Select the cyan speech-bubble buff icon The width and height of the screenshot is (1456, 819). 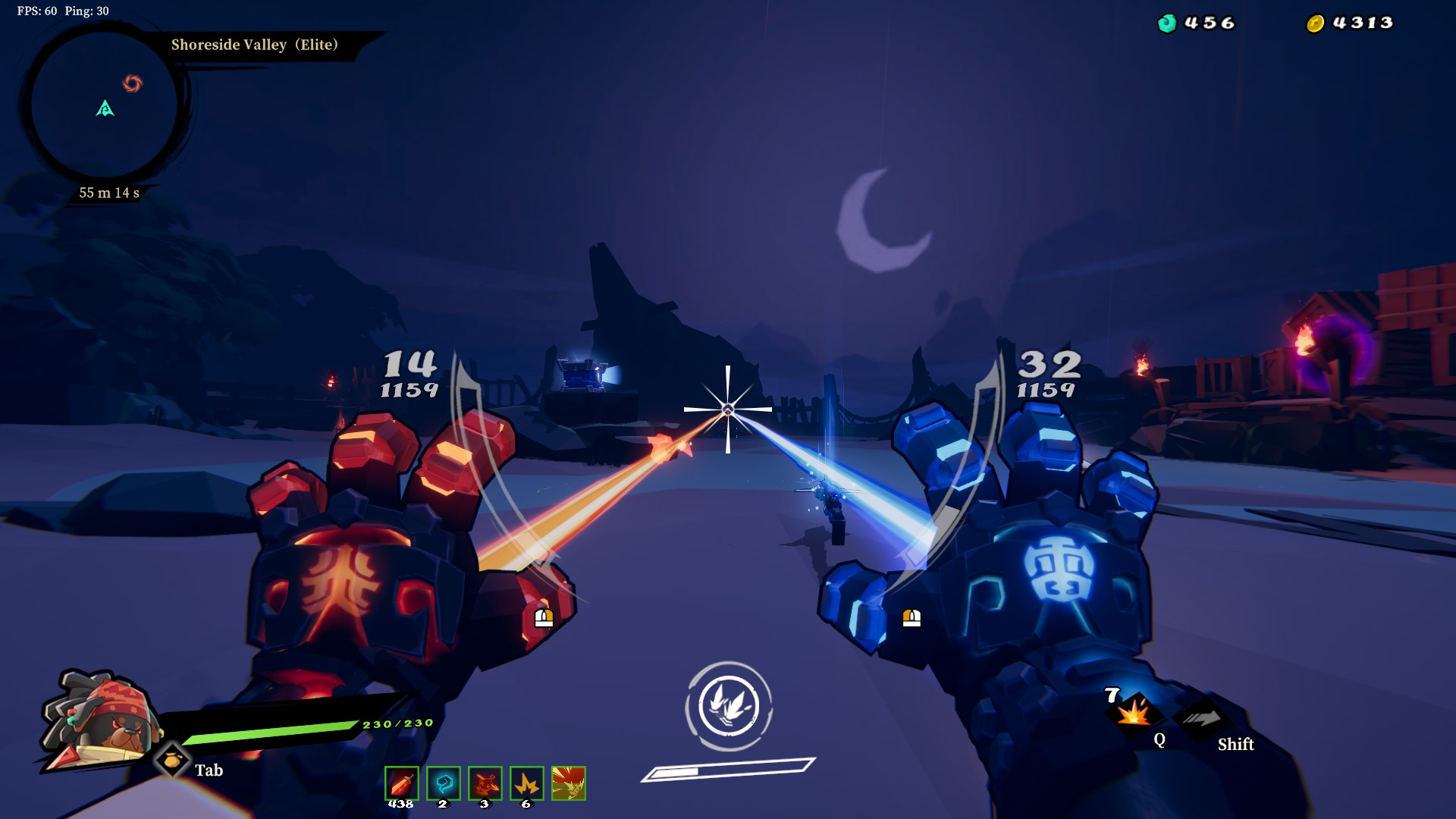tap(443, 783)
